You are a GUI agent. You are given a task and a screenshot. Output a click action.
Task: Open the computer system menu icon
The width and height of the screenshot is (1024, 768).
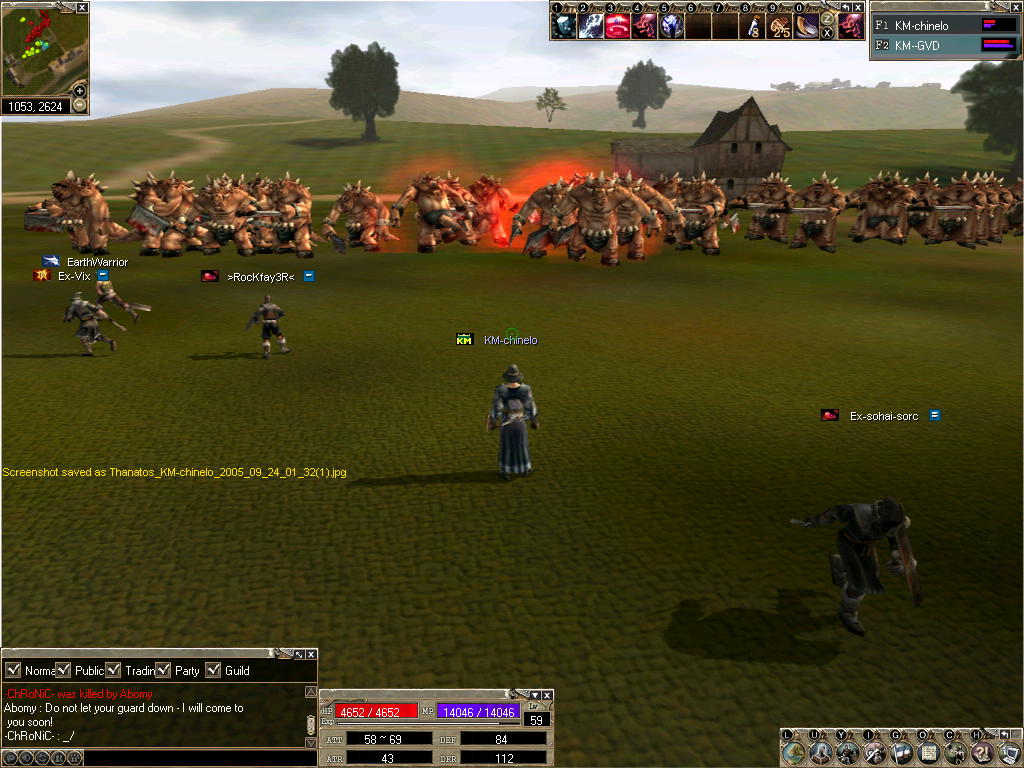click(x=1009, y=751)
